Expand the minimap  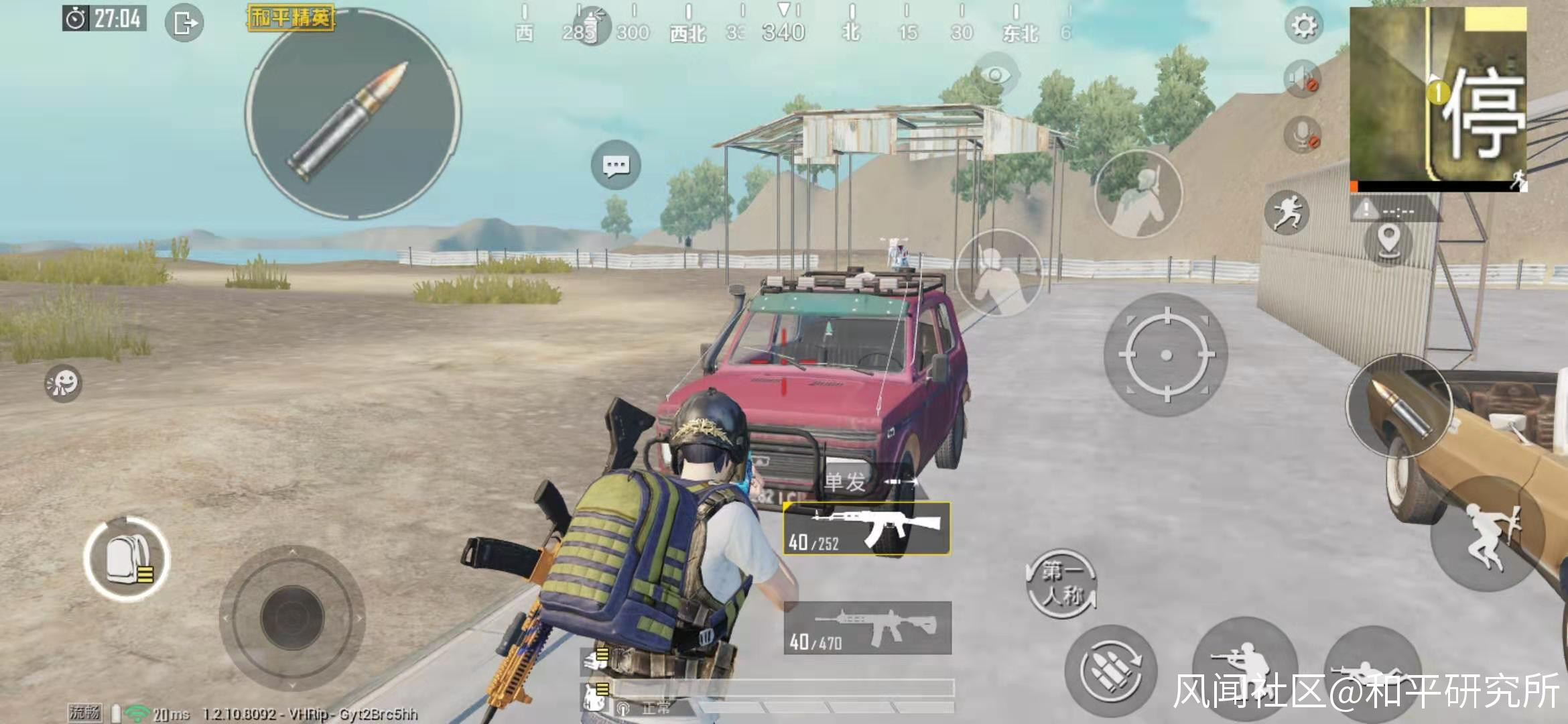[1438, 97]
